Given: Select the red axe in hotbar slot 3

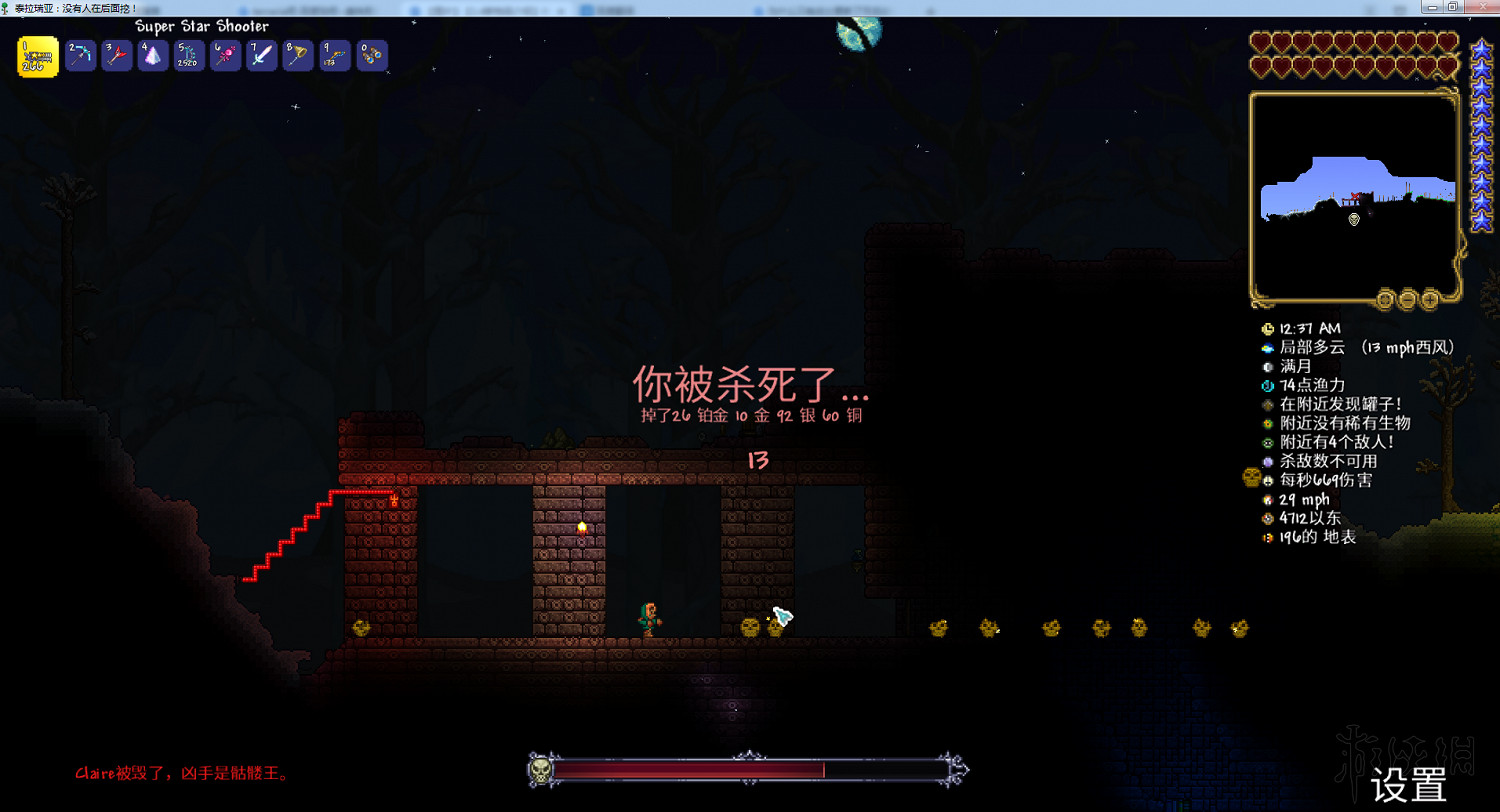Looking at the screenshot, I should coord(116,57).
